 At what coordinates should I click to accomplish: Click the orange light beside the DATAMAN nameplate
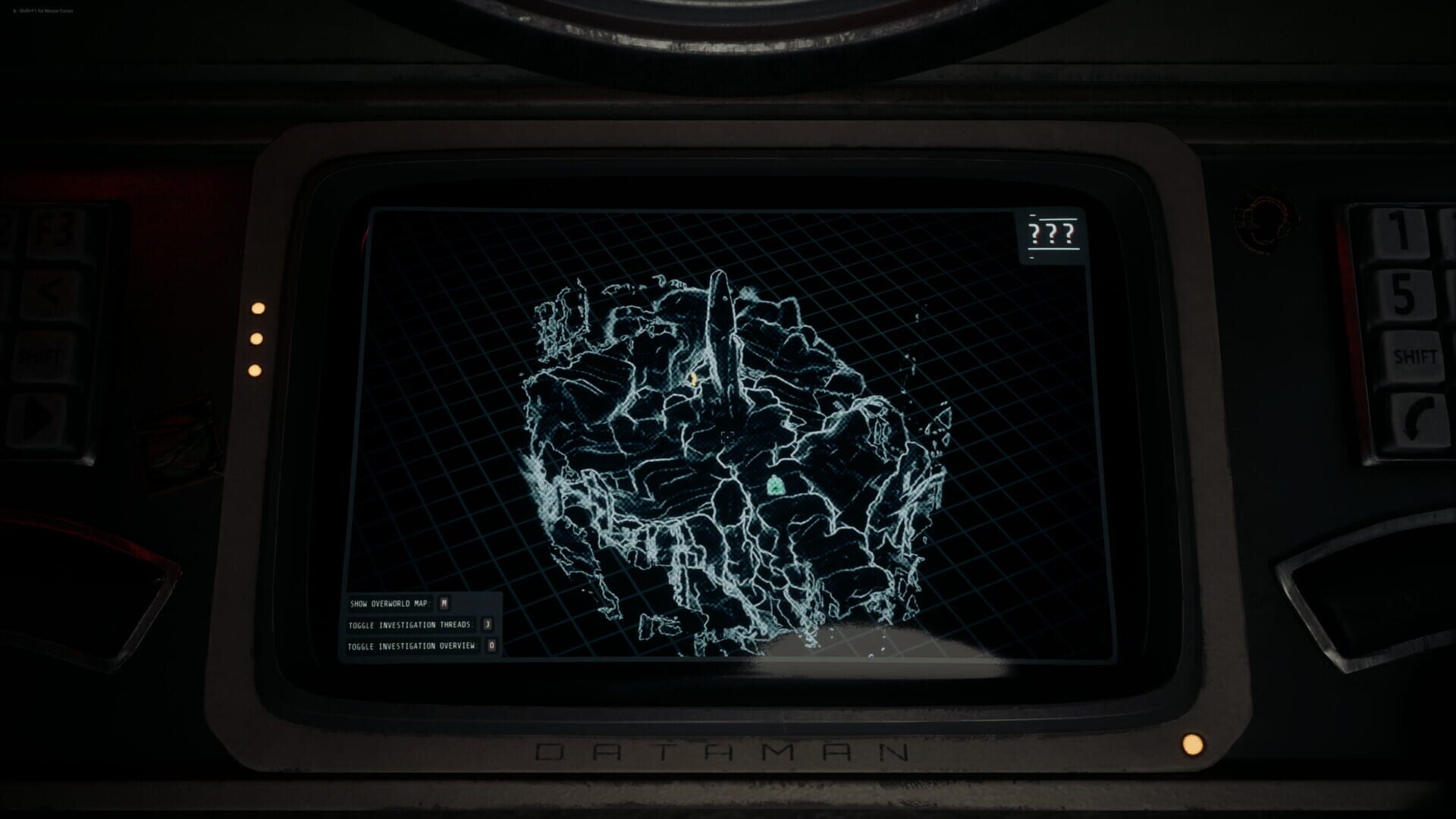[1194, 744]
